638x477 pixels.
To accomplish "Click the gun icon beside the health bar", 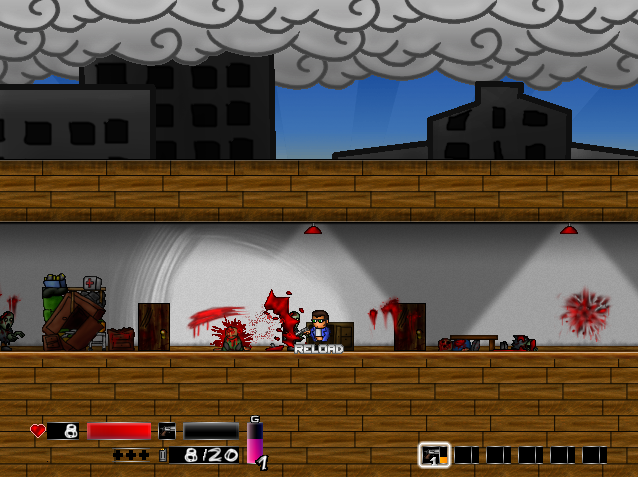I will [167, 431].
